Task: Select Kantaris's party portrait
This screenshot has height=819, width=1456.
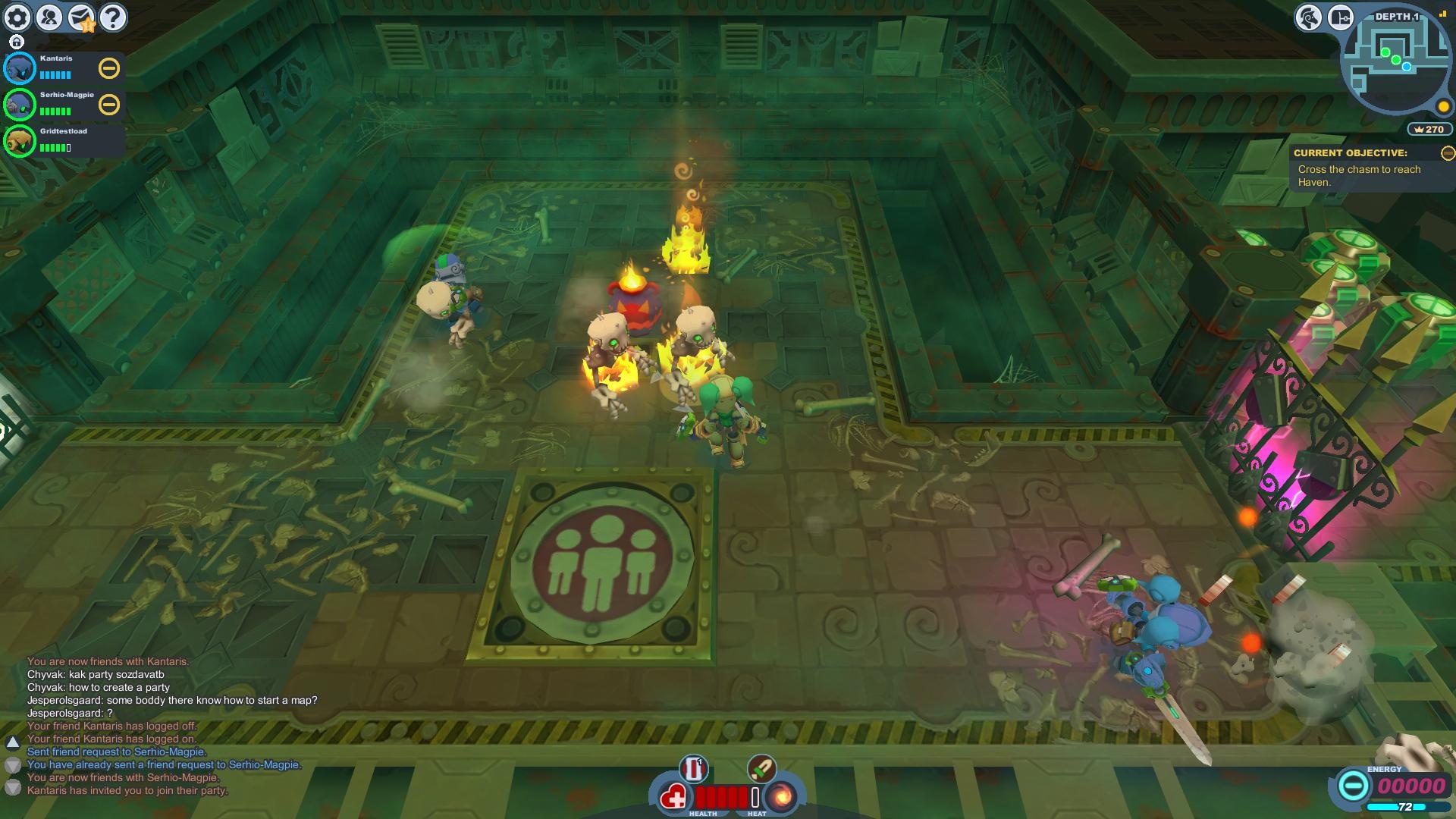Action: [20, 69]
